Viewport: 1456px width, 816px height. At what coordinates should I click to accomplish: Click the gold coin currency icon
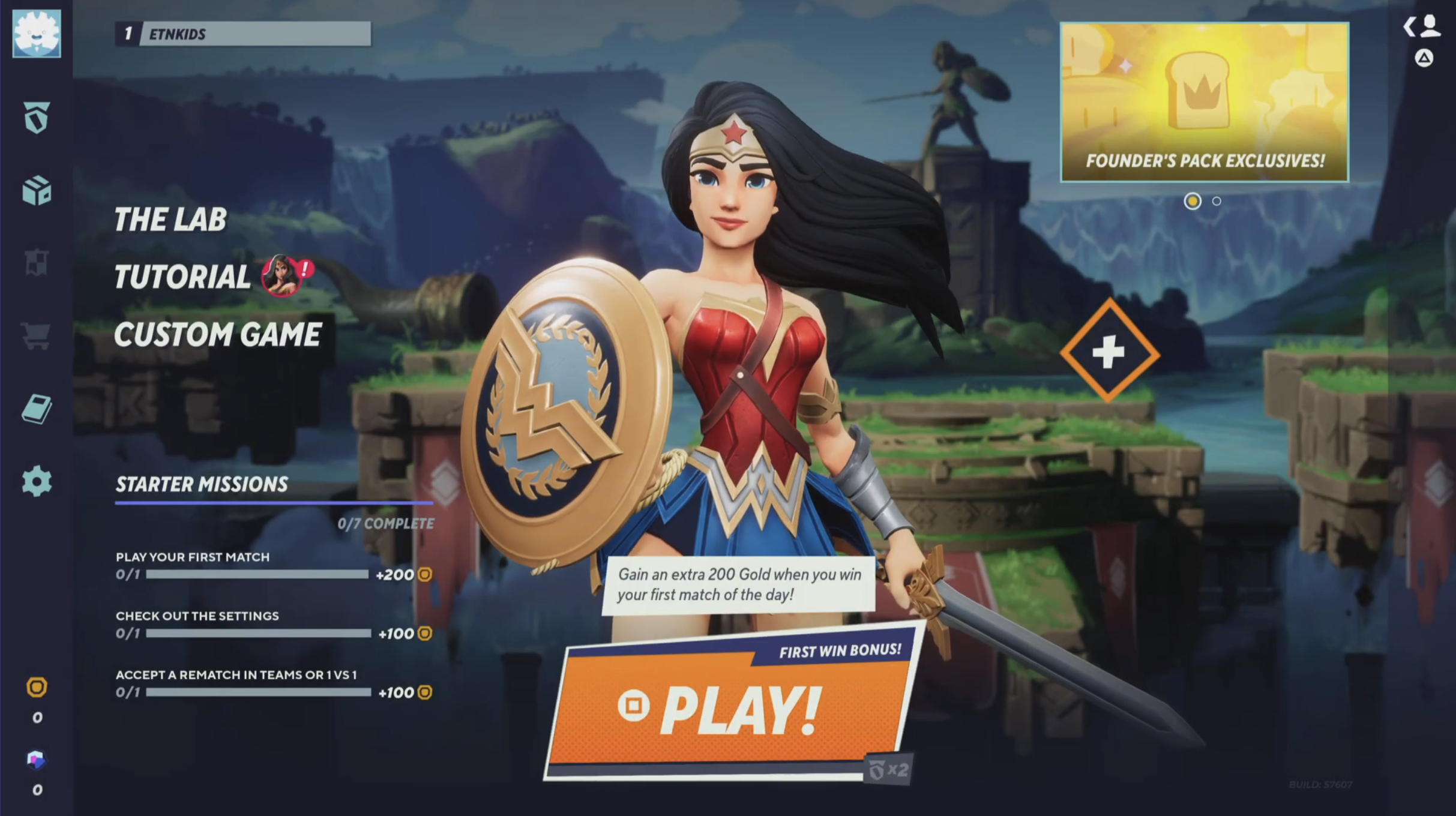[37, 687]
